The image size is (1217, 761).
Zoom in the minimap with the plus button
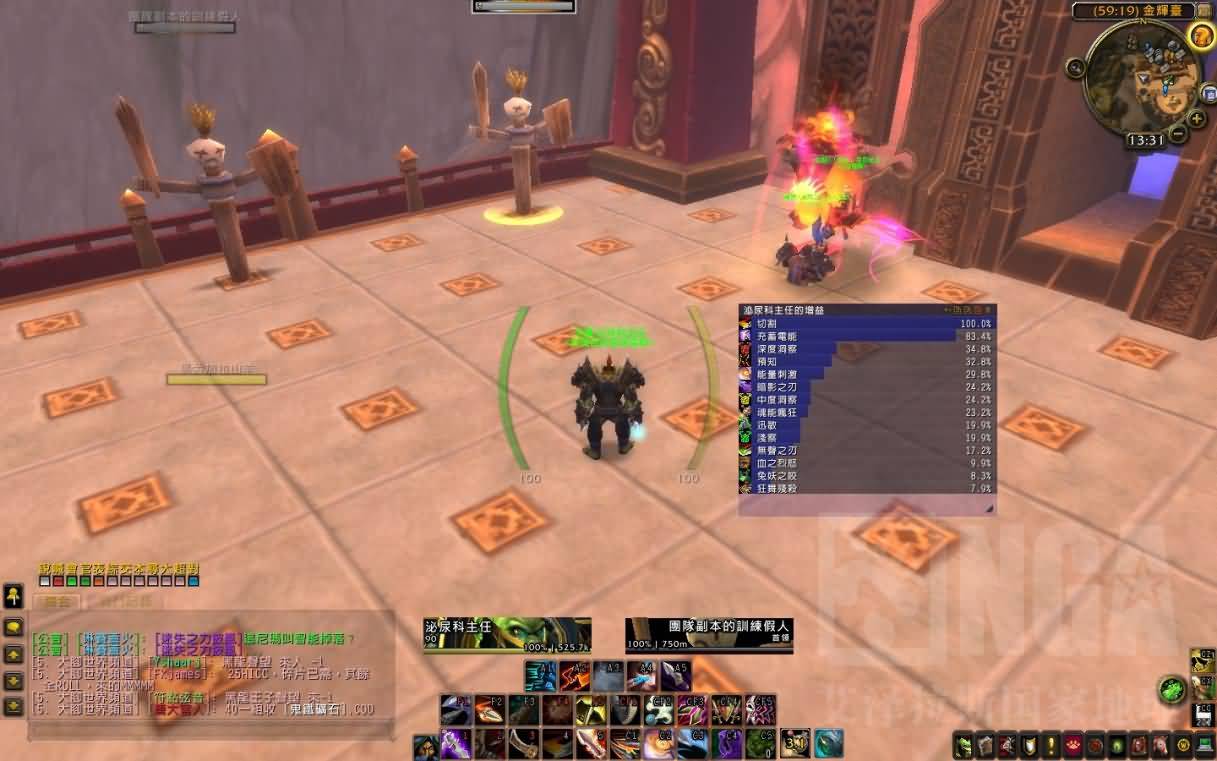pyautogui.click(x=1196, y=119)
